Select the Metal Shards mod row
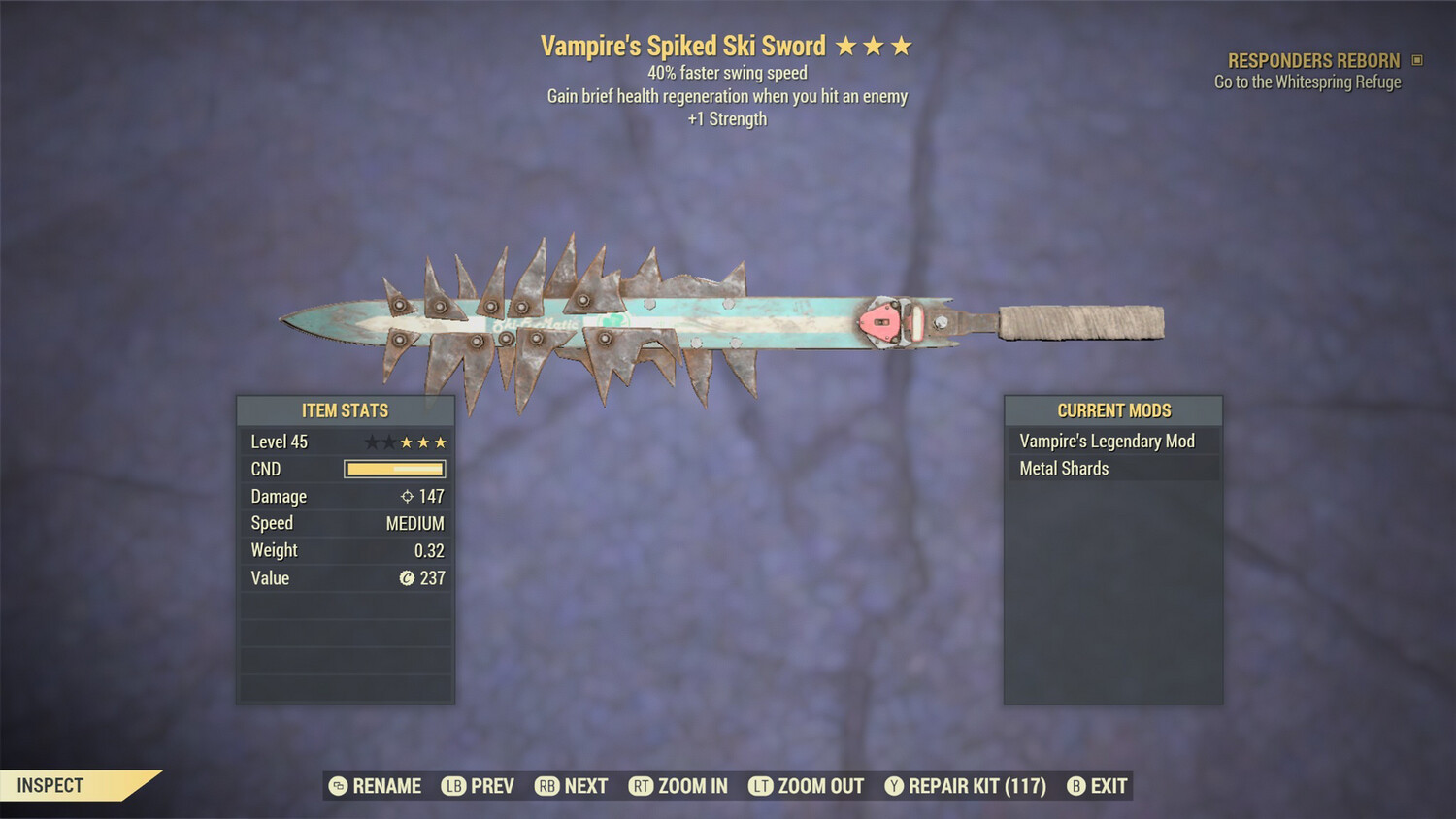 point(1112,469)
